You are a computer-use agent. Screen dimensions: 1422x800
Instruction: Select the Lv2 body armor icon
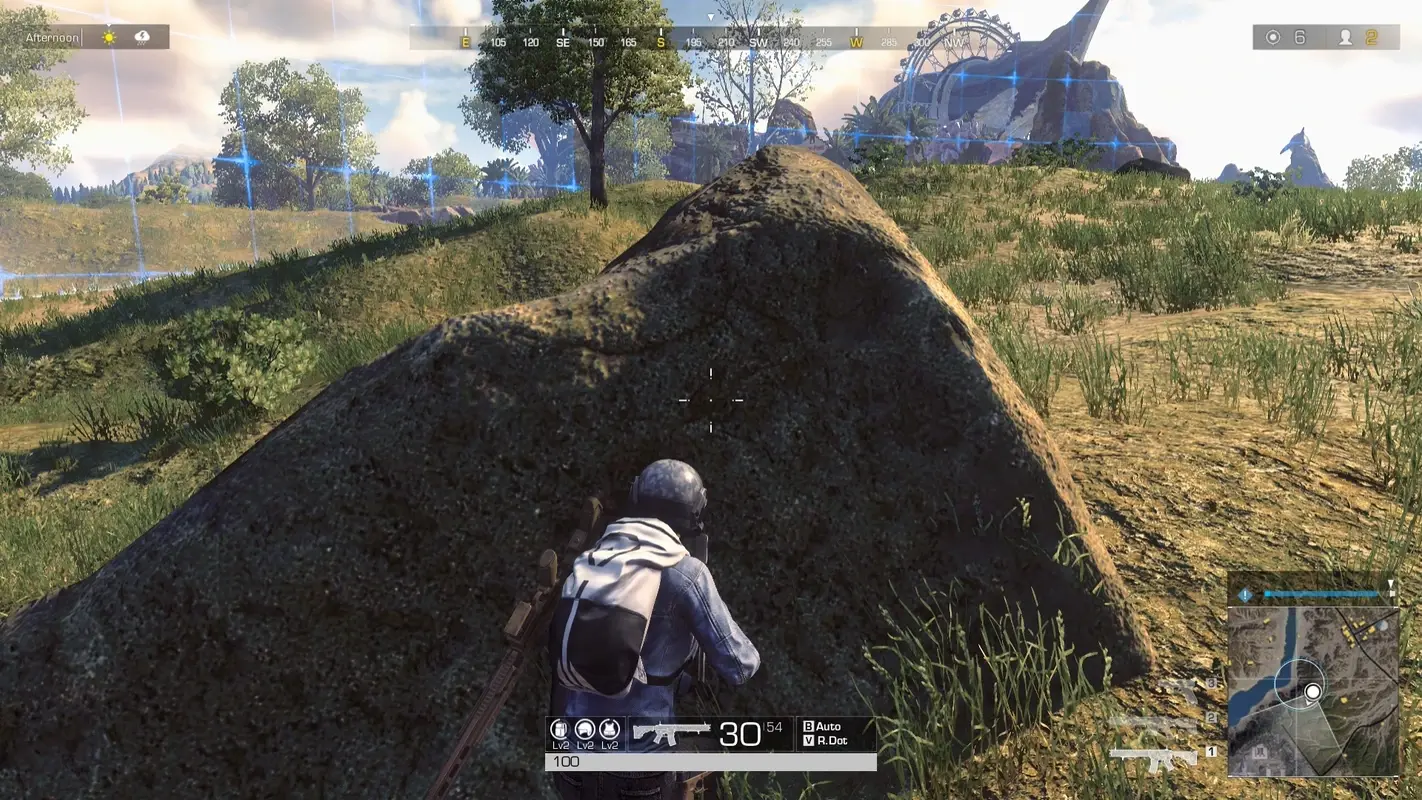pos(610,730)
